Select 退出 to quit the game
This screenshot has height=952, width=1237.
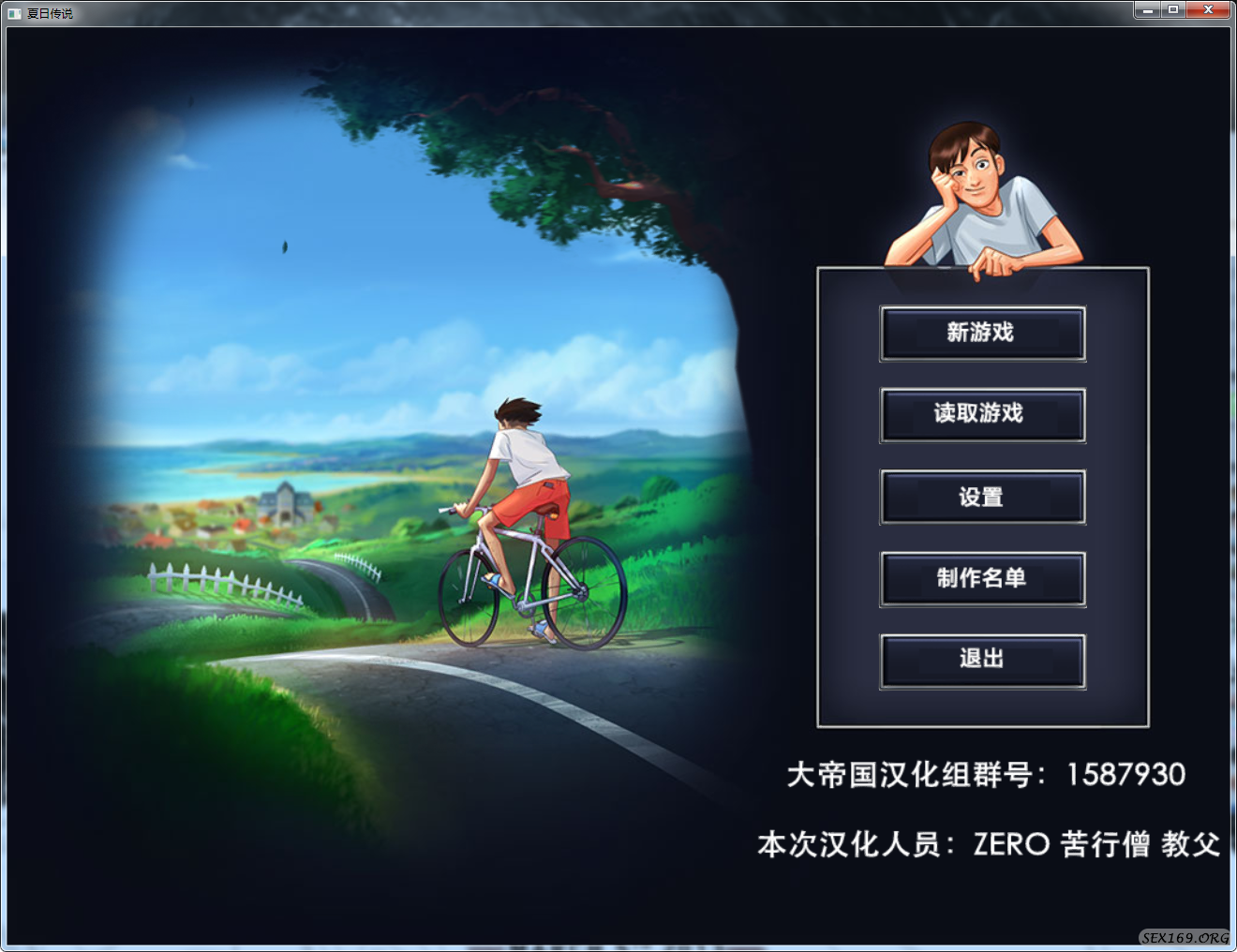tap(982, 660)
